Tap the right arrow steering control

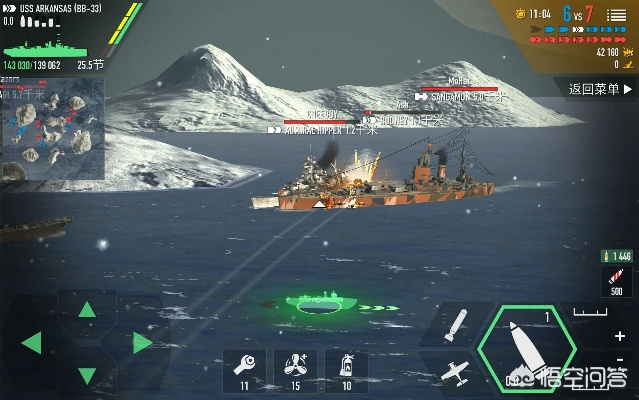point(143,343)
